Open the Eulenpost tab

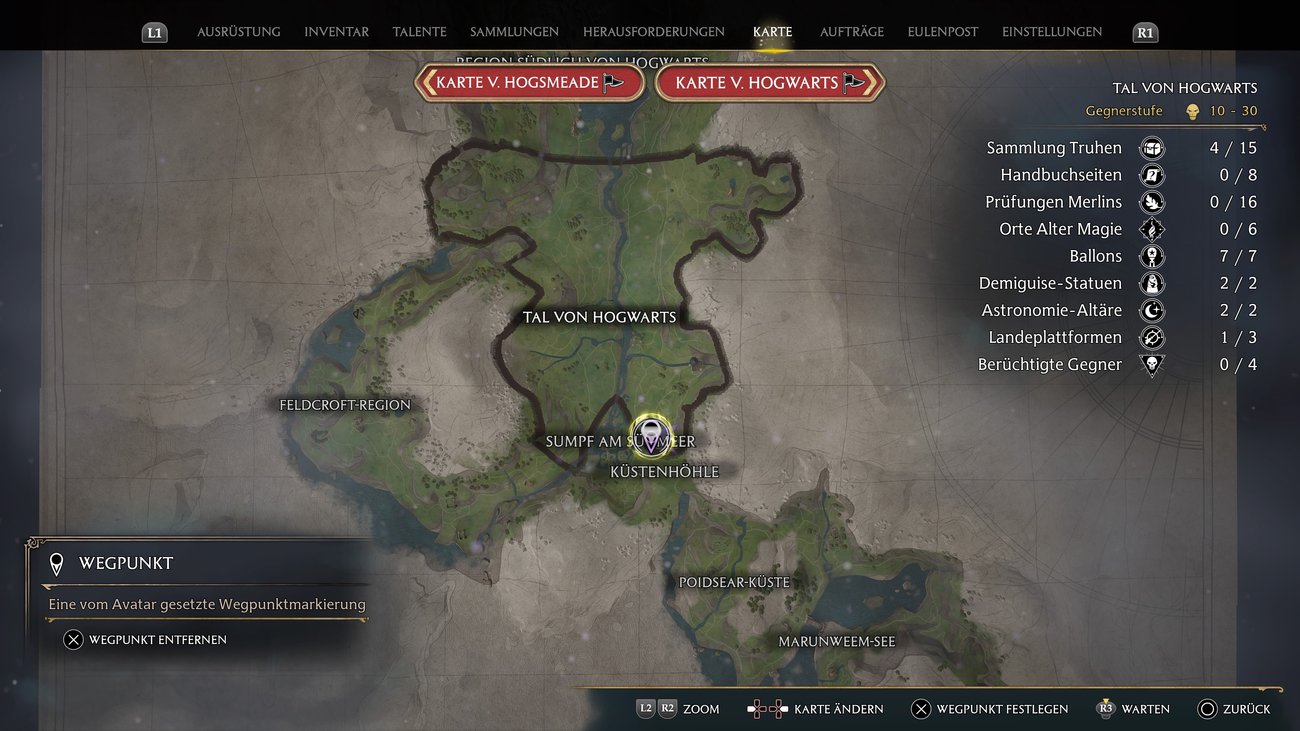click(x=942, y=32)
